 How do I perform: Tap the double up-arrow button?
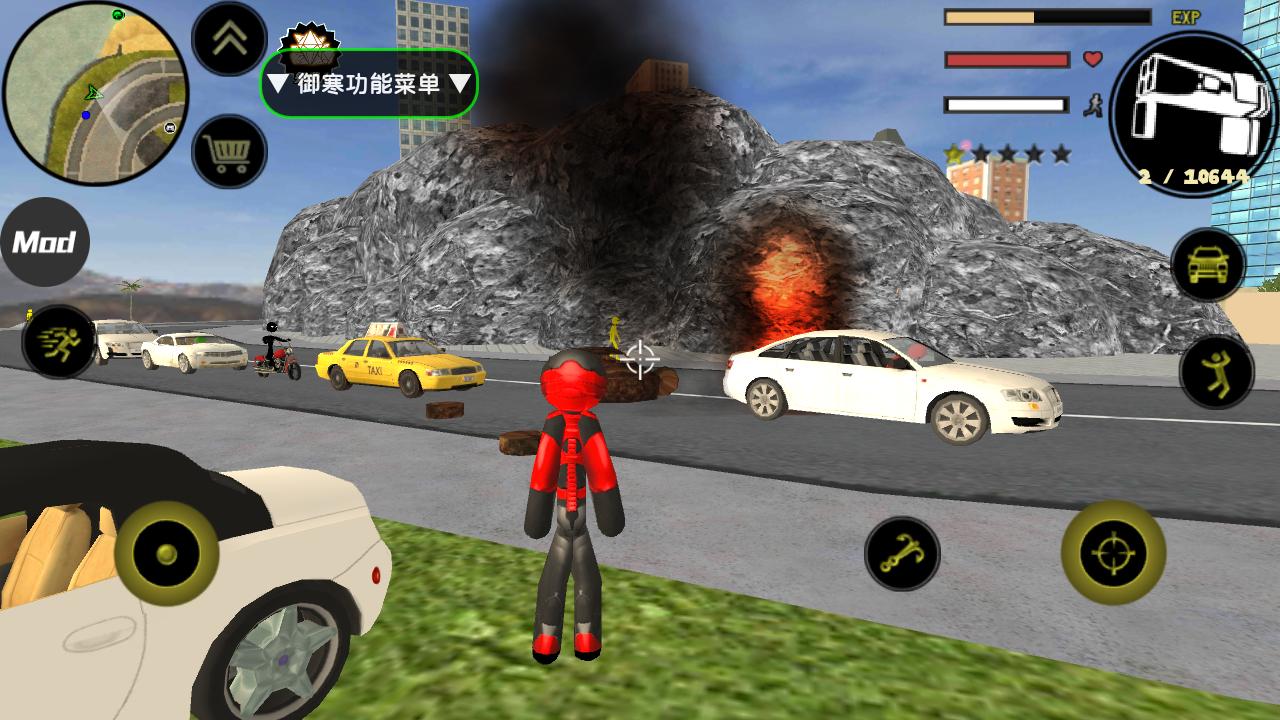[x=229, y=39]
